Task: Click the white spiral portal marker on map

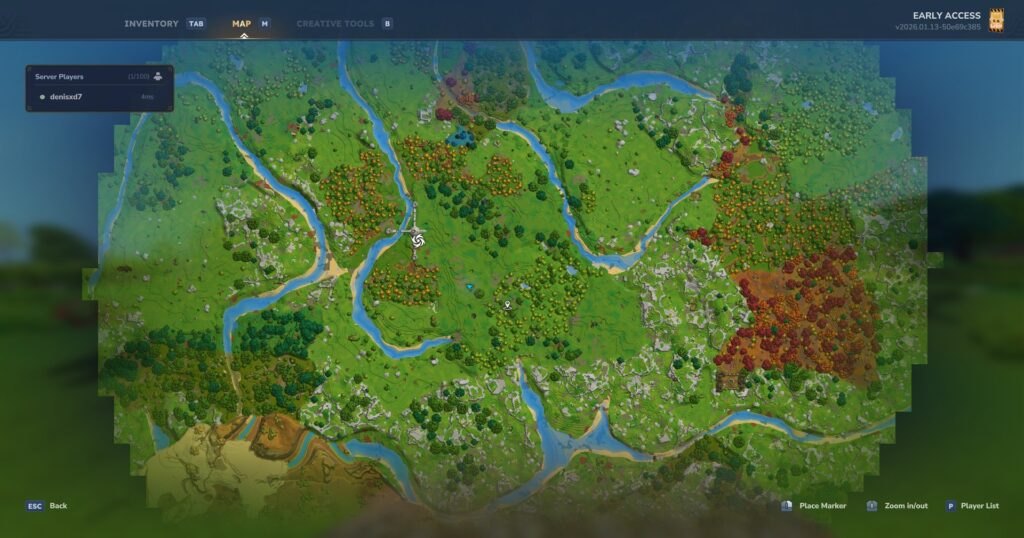Action: point(418,238)
